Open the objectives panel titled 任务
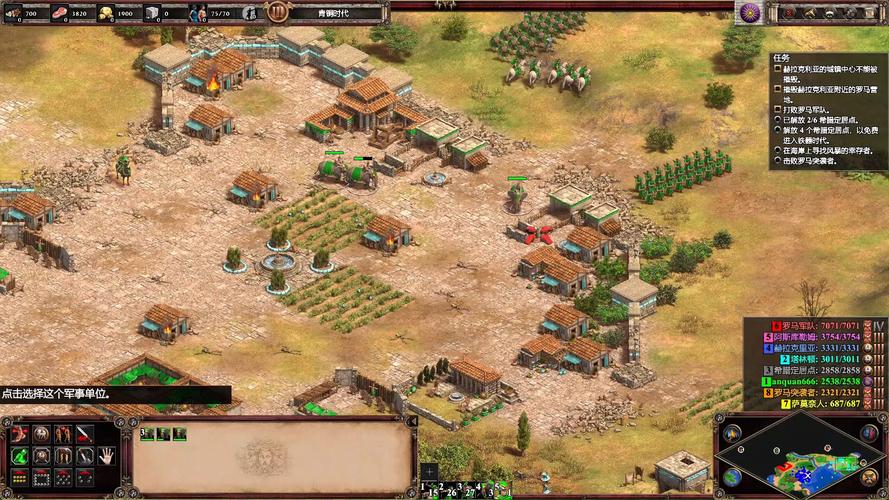 (x=782, y=58)
